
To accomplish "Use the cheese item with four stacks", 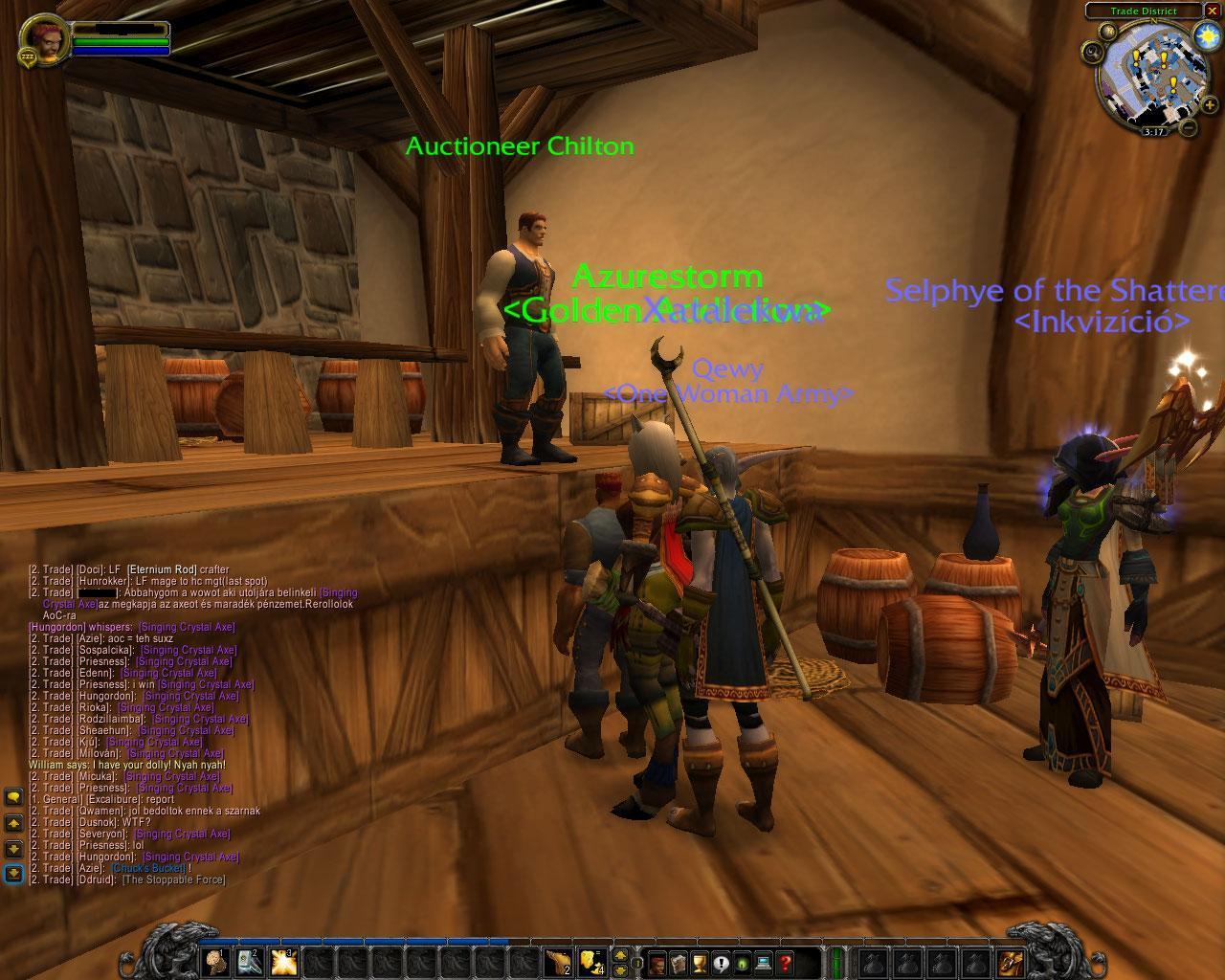I will tap(592, 961).
